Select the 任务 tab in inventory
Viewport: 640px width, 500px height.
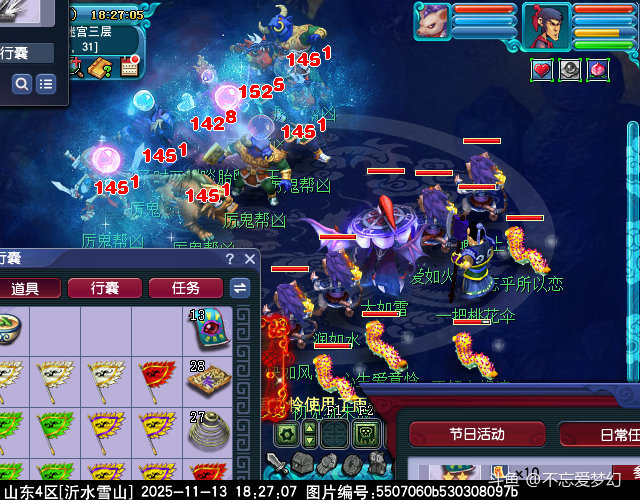pos(185,288)
